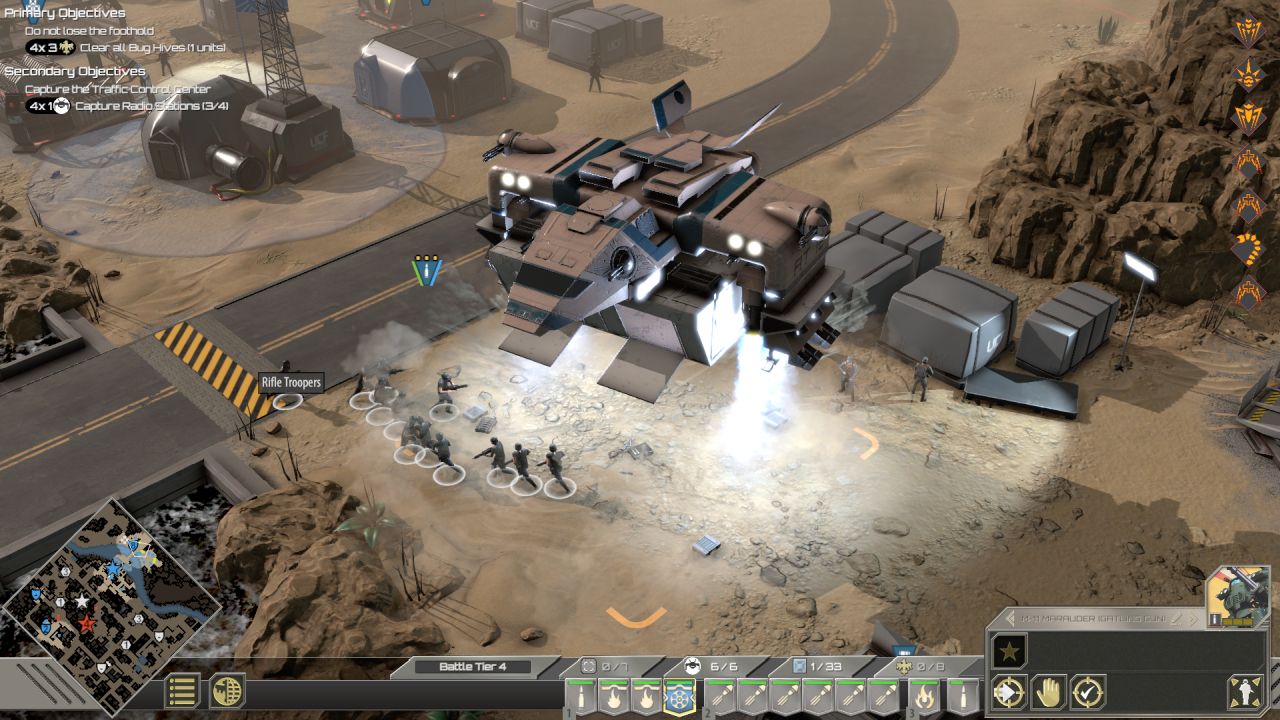Open the globe map overview button
Image resolution: width=1280 pixels, height=720 pixels.
228,691
